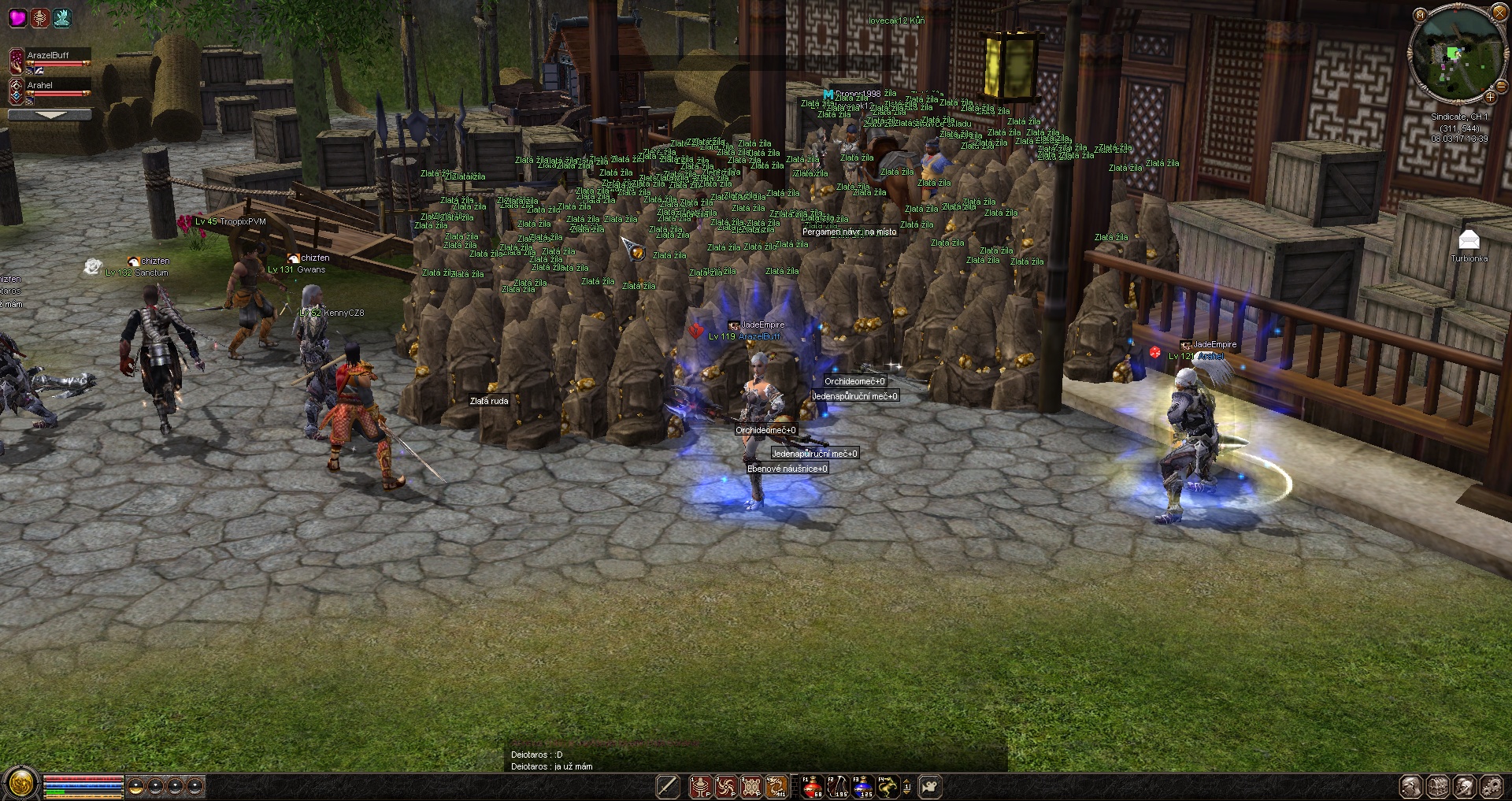Viewport: 1512px width, 801px height.
Task: Click the circular minimap display
Action: (x=1456, y=54)
